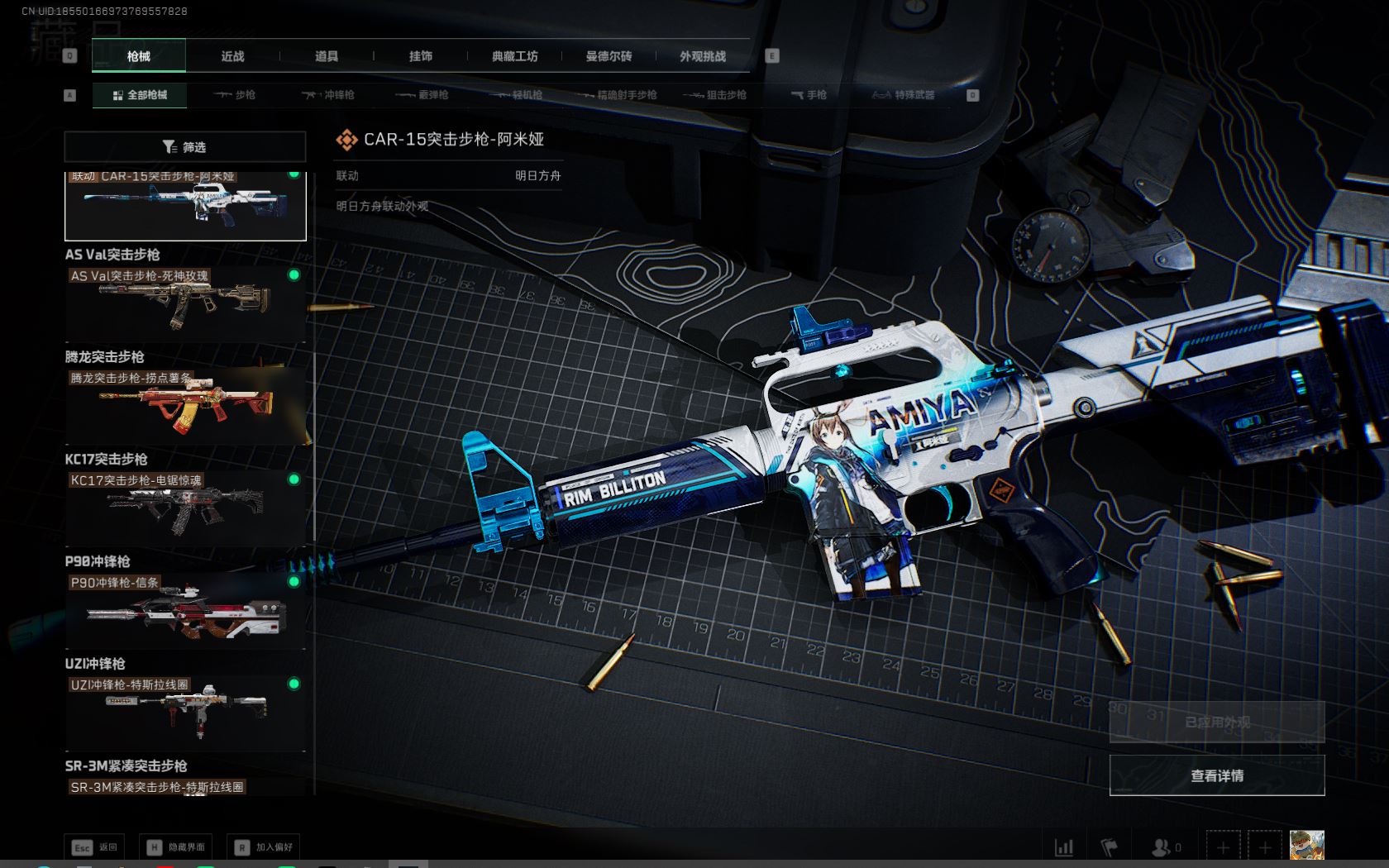
Task: Filter by 狙击步枪 sniper rifles
Action: (x=715, y=95)
